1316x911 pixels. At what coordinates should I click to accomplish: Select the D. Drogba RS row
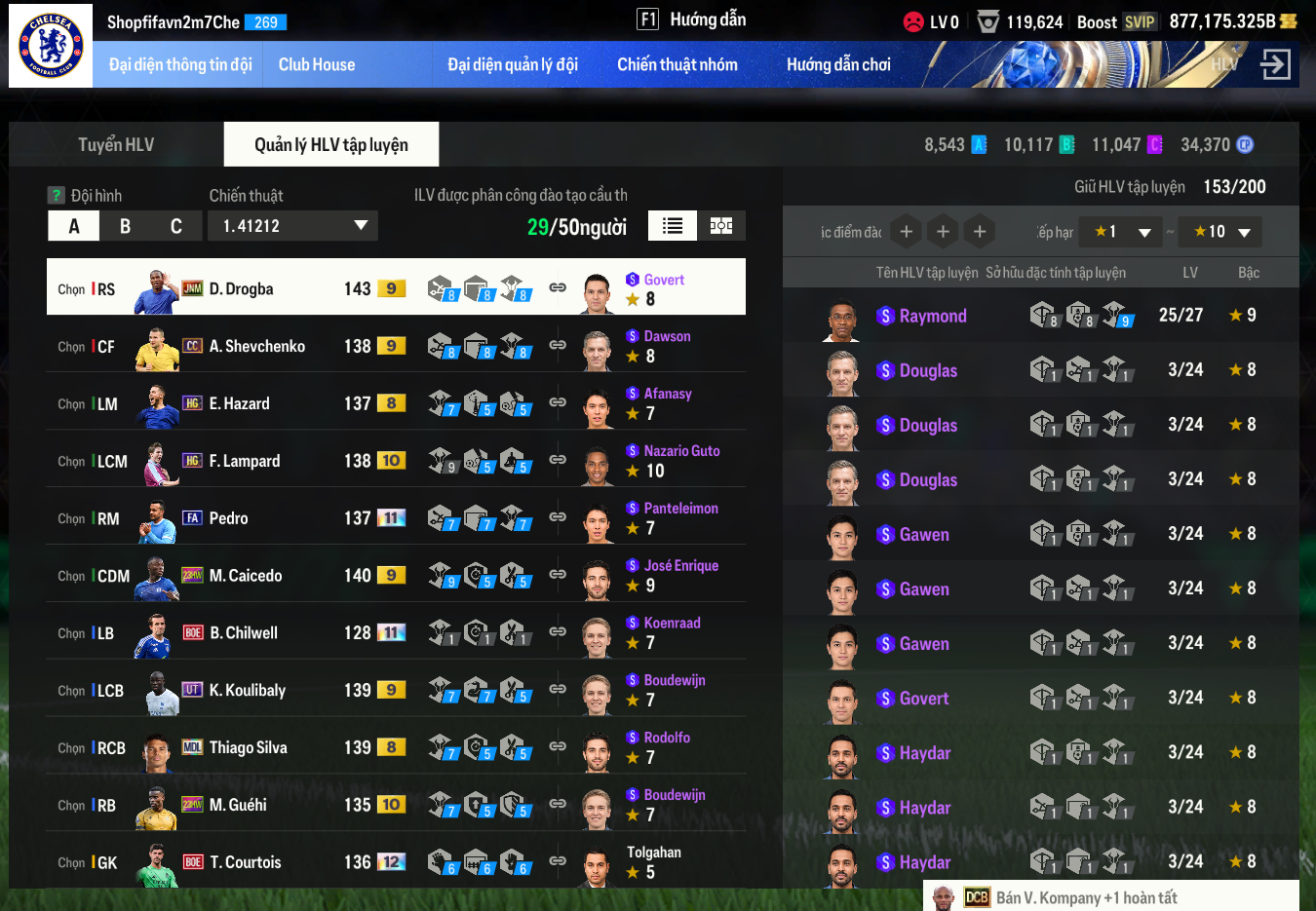(292, 288)
